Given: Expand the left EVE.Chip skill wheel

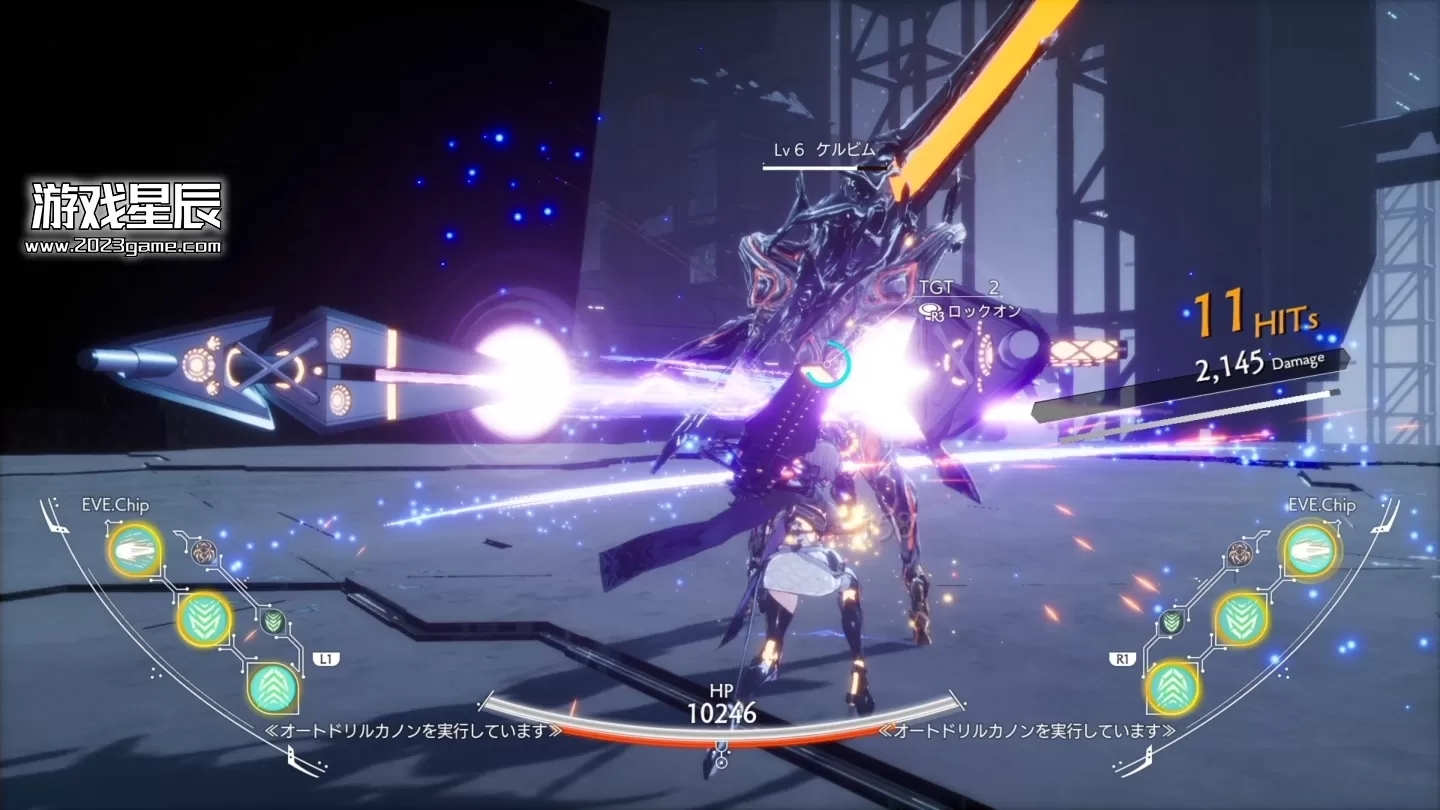Looking at the screenshot, I should [116, 506].
